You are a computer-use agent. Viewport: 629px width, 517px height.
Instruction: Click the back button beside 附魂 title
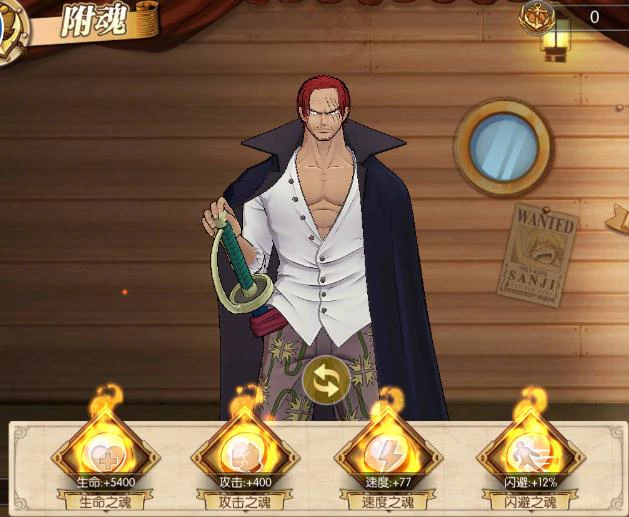[x=12, y=22]
